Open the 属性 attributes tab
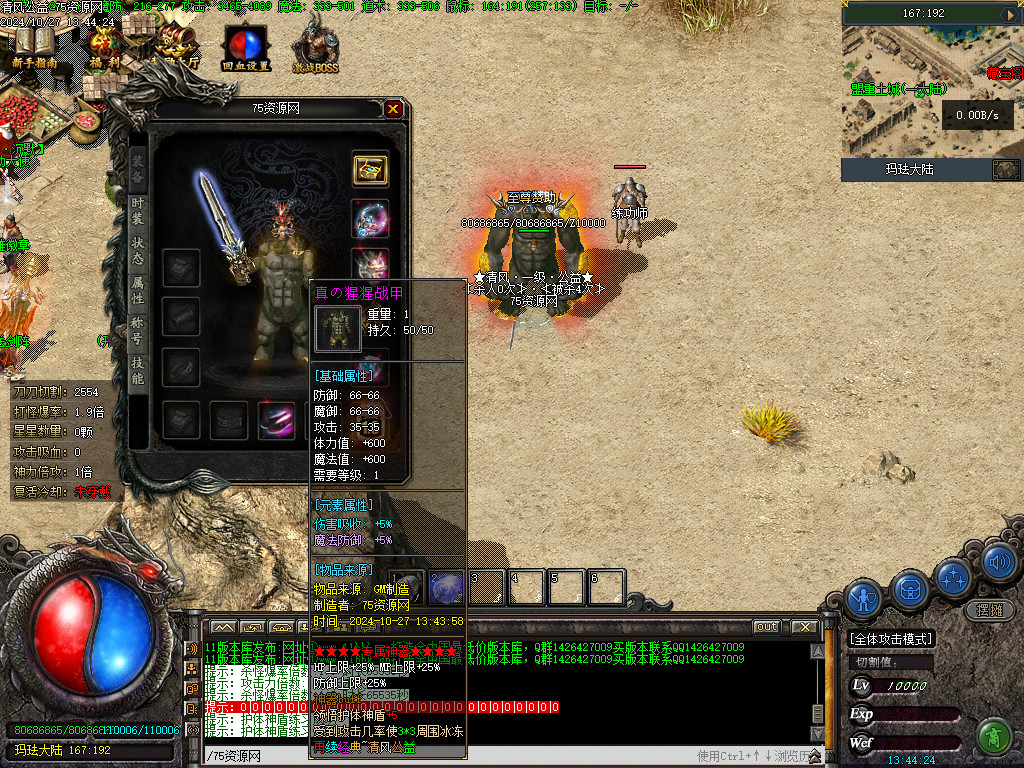The height and width of the screenshot is (768, 1024). tap(138, 290)
